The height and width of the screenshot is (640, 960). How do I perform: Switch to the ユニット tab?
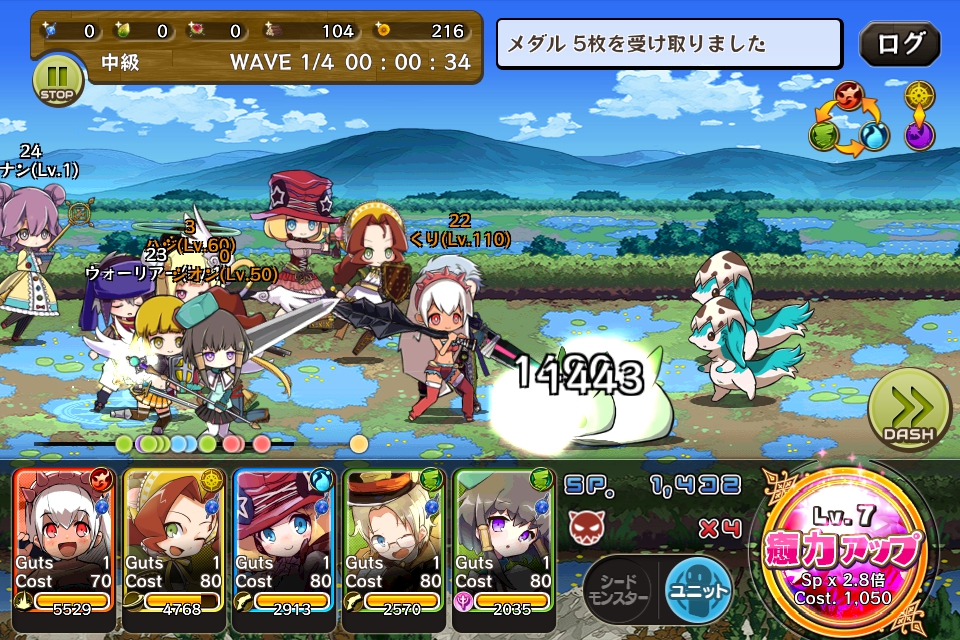click(x=698, y=588)
